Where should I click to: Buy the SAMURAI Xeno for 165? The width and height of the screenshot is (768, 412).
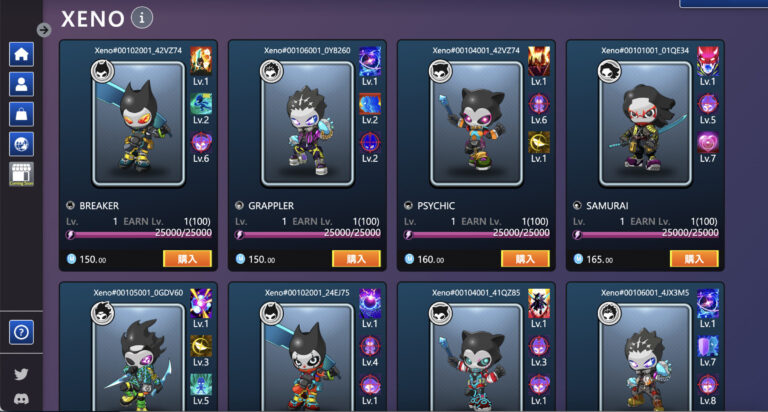(x=694, y=259)
